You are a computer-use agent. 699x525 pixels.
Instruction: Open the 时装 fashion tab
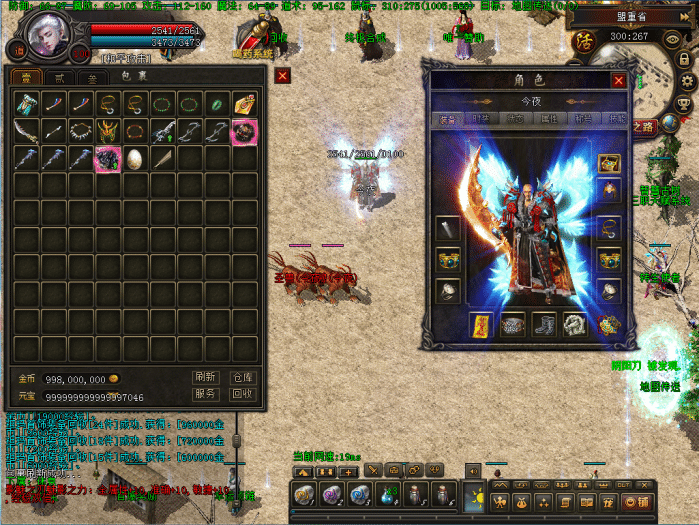pos(478,120)
